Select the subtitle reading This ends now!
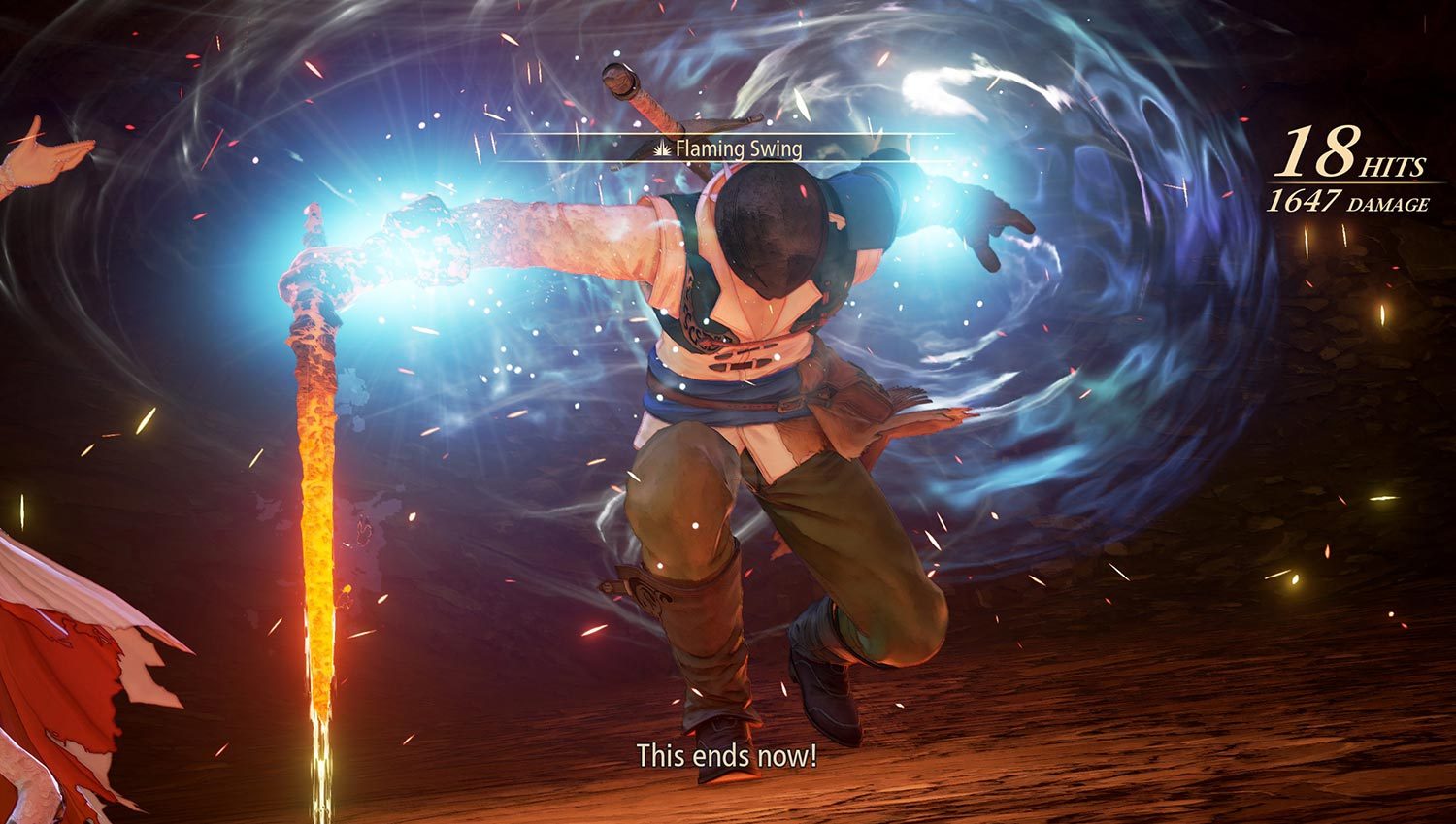The width and height of the screenshot is (1456, 824). click(728, 755)
